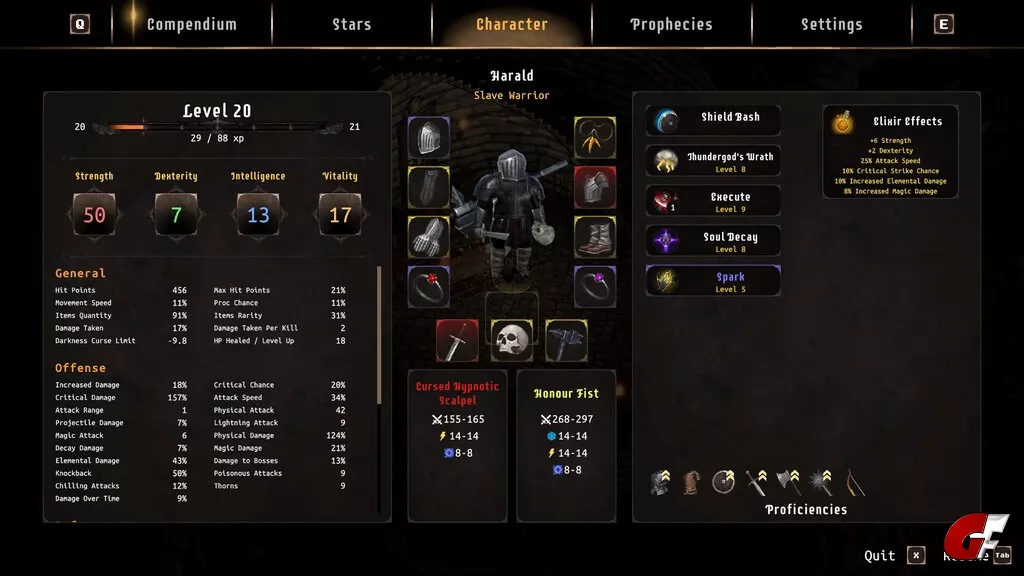
Task: Switch to the Compendium tab
Action: (x=191, y=24)
